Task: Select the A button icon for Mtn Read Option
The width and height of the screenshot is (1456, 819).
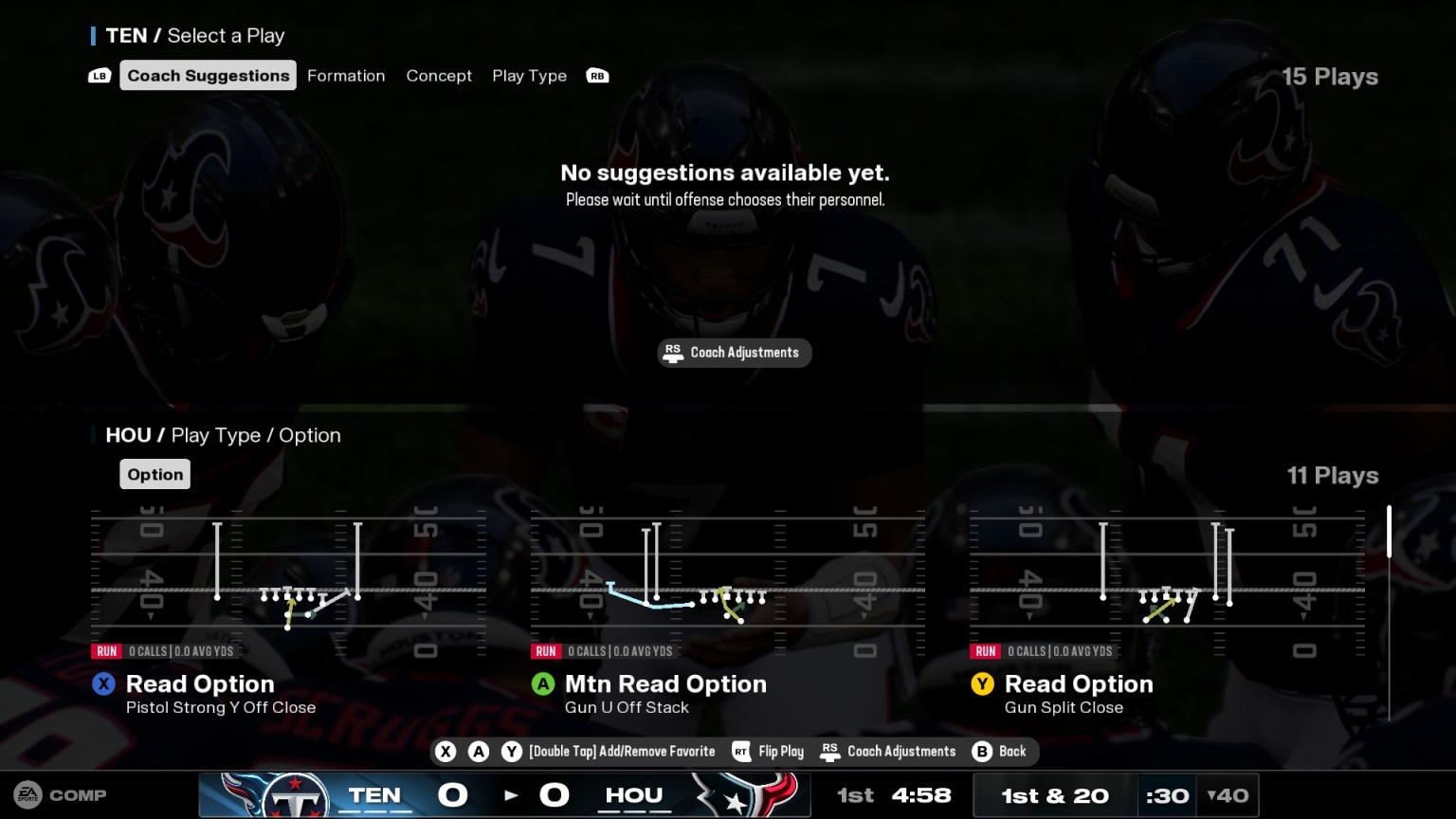Action: [543, 683]
